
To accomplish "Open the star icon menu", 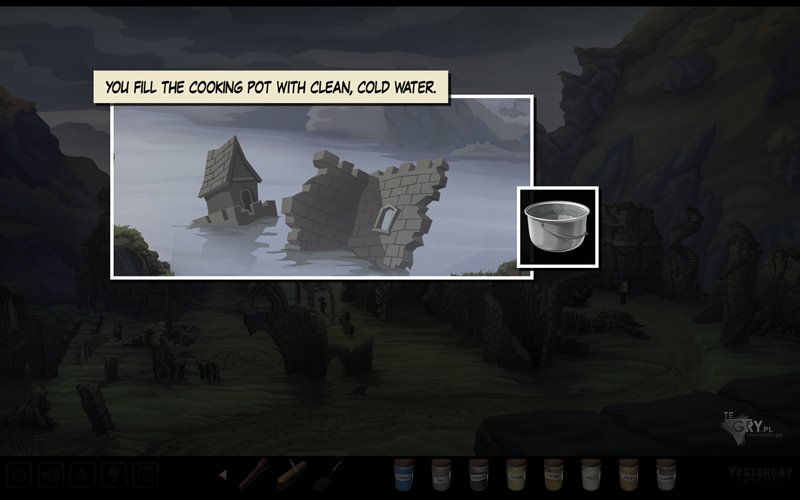I will (x=83, y=474).
